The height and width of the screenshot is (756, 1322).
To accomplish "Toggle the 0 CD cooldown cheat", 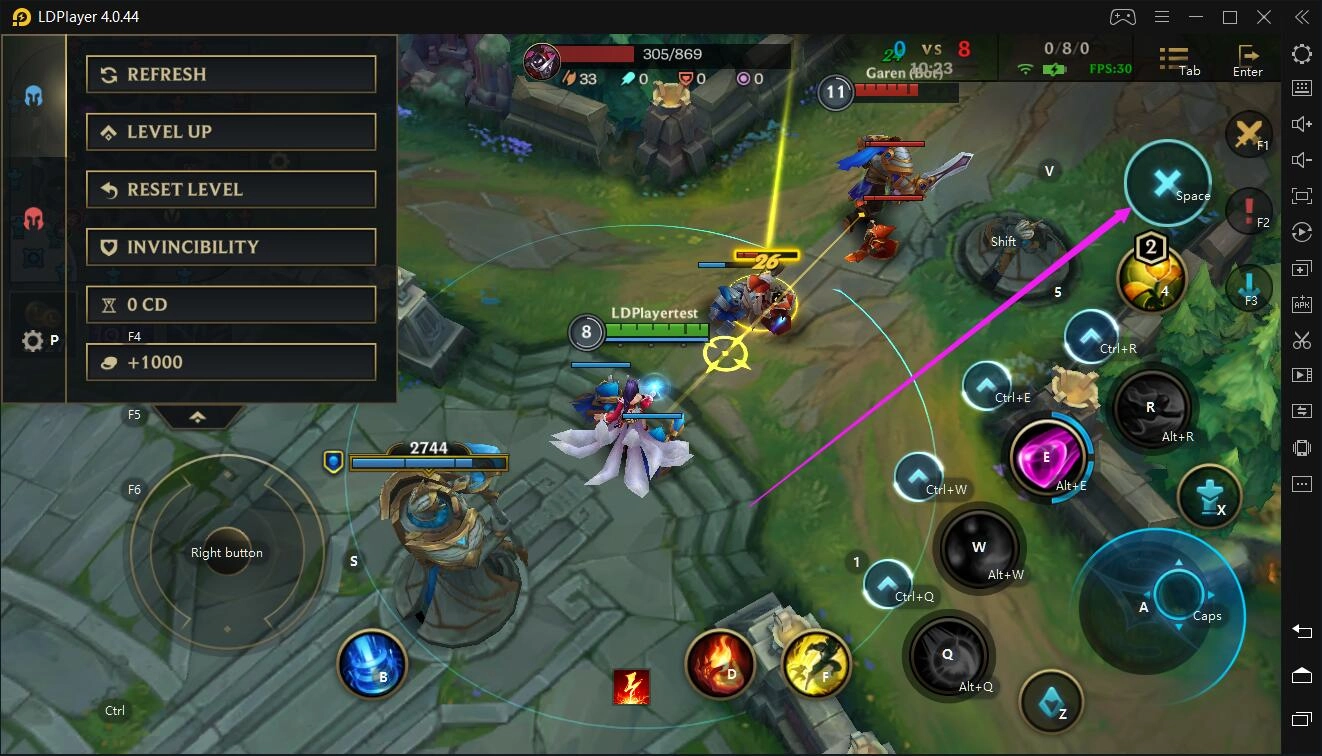I will coord(231,304).
